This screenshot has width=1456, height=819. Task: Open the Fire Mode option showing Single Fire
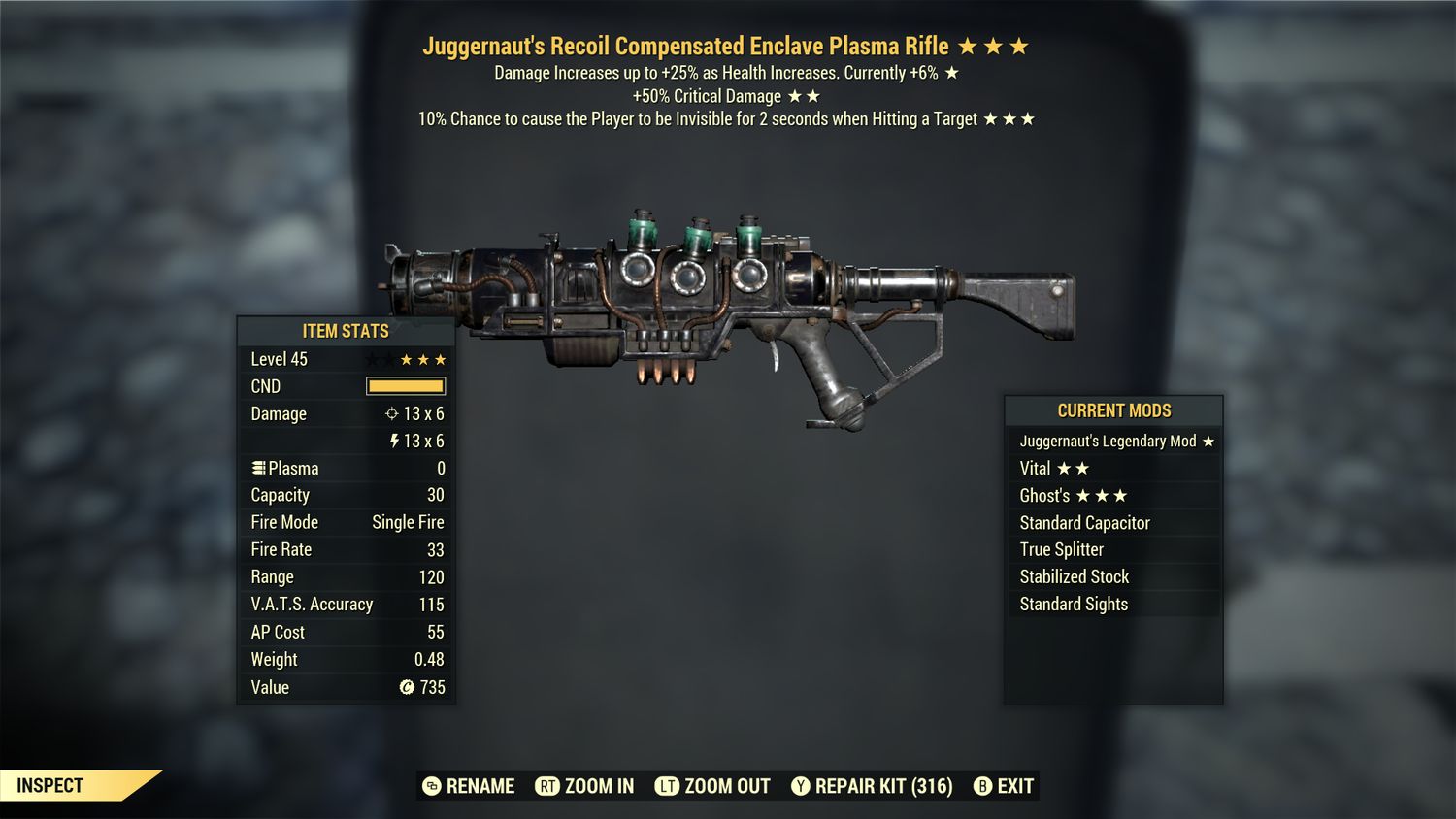(346, 522)
